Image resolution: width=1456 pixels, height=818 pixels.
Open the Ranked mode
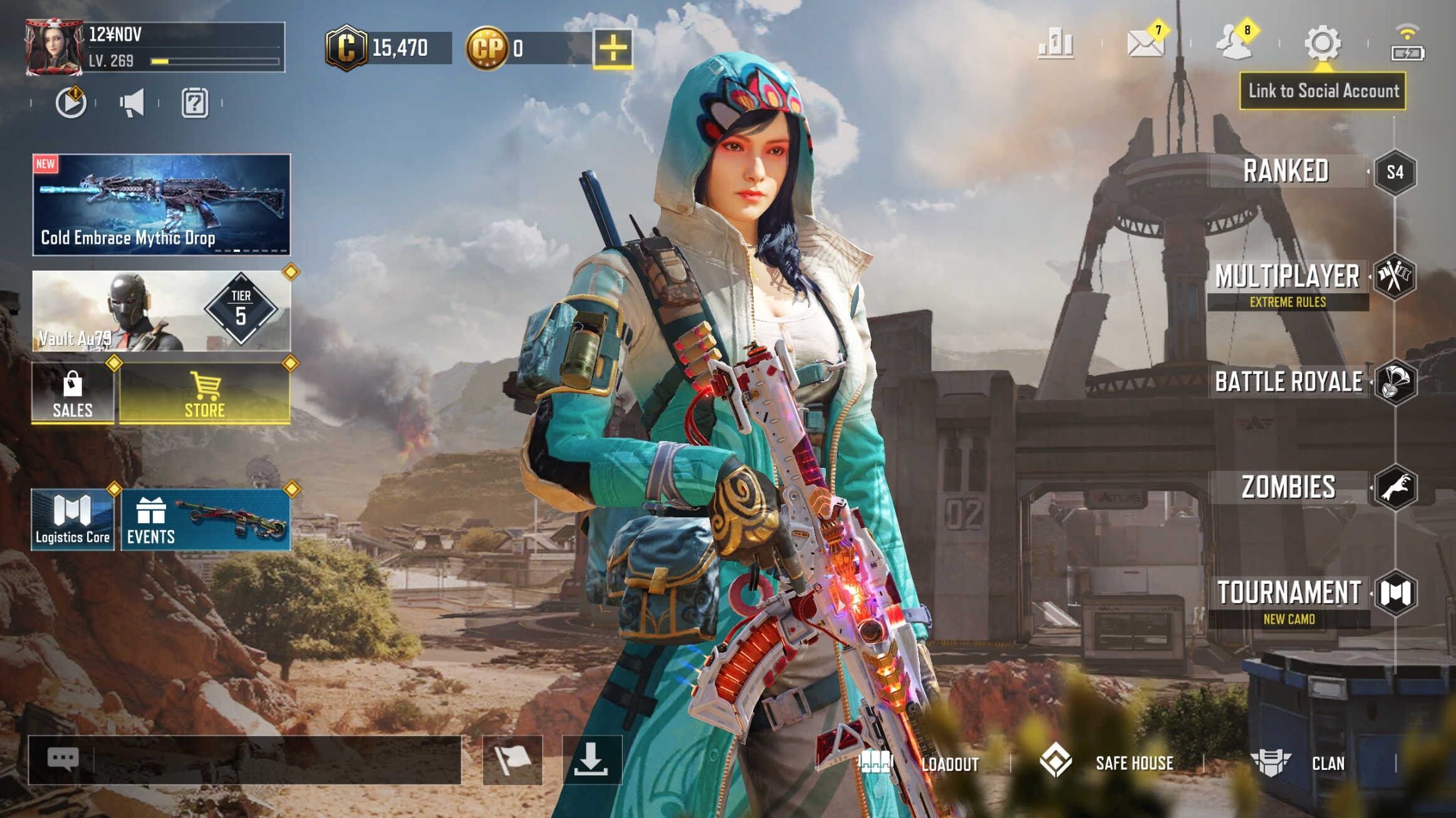1287,171
